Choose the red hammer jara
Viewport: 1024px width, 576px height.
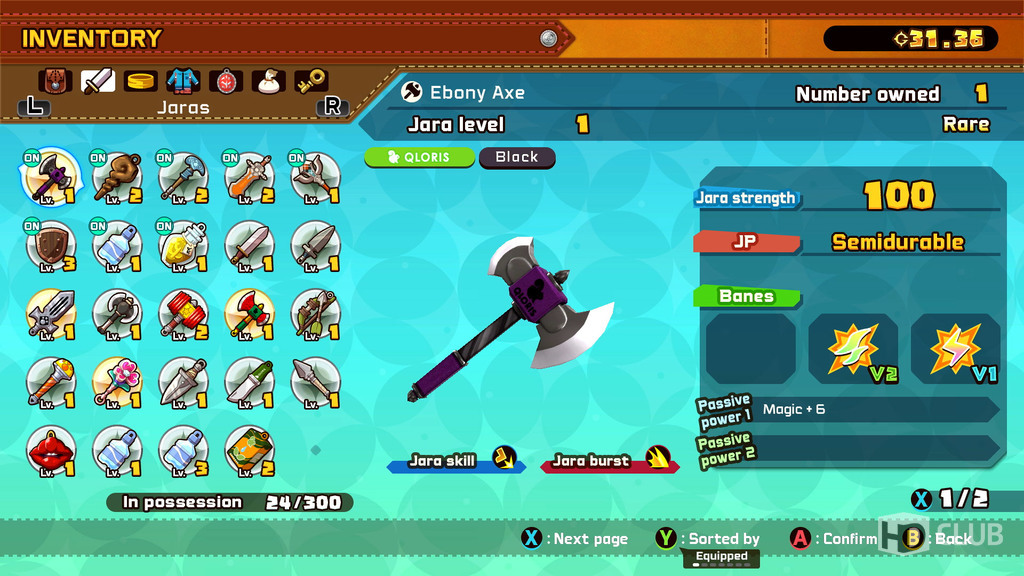pyautogui.click(x=183, y=312)
